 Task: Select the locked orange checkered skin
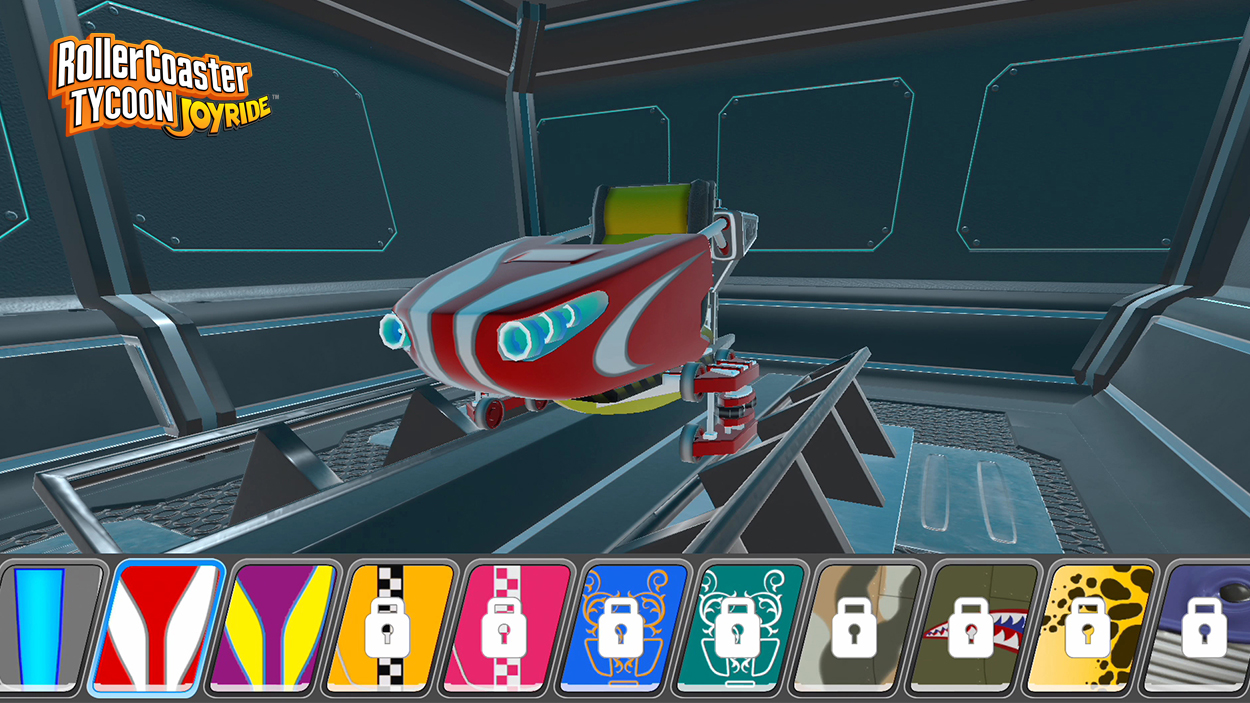(388, 628)
